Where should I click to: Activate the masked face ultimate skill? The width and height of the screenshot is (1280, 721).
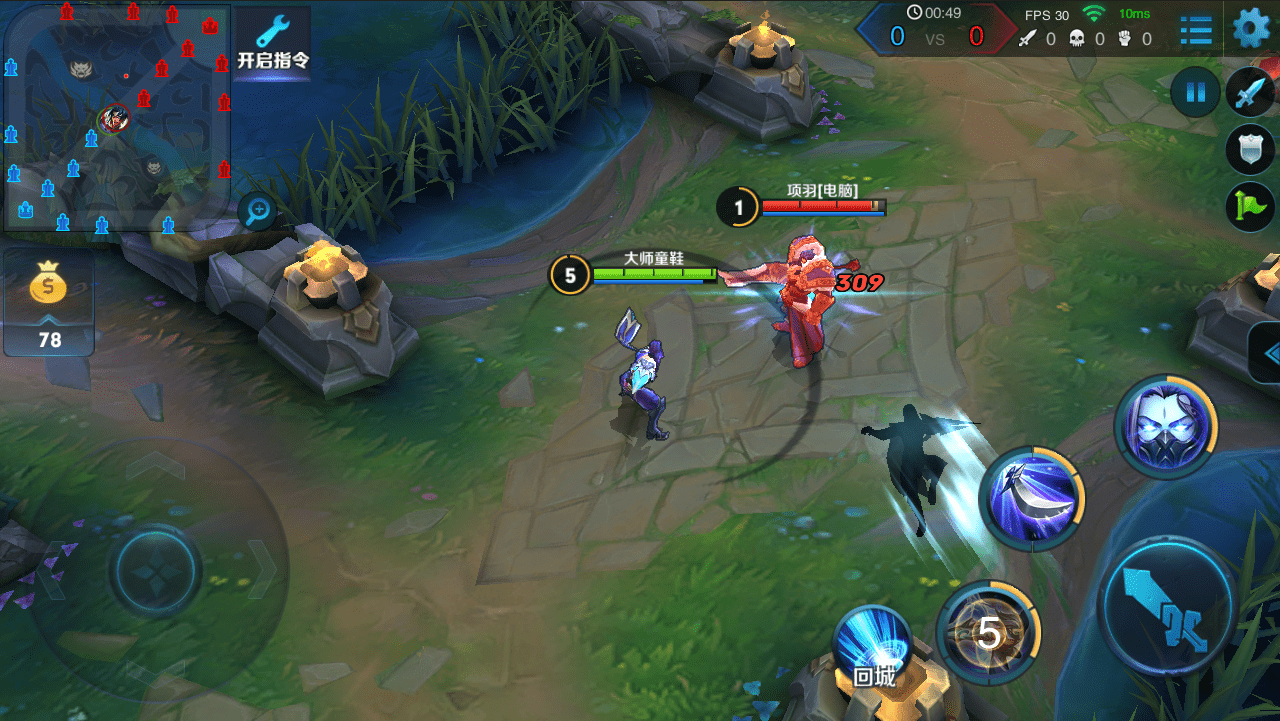(x=1165, y=427)
